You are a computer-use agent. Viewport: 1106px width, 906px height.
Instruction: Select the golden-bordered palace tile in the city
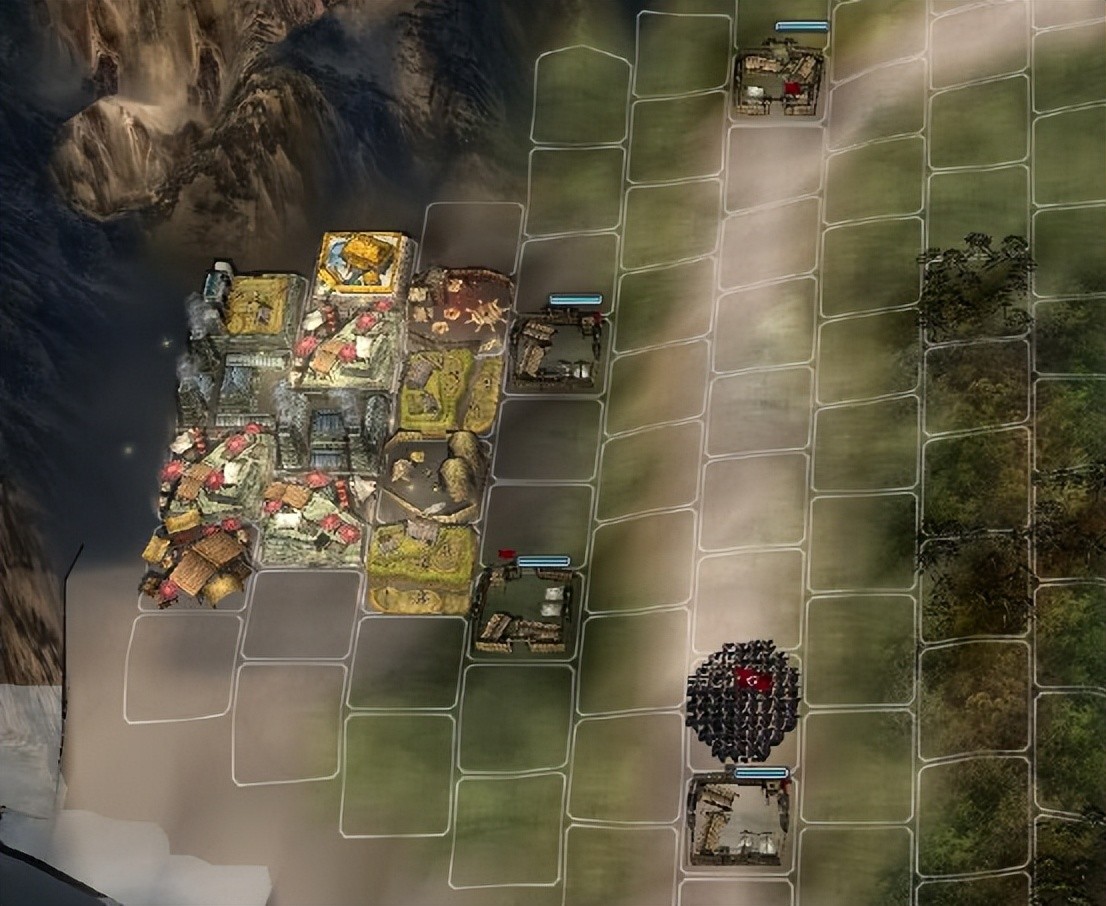click(x=362, y=262)
